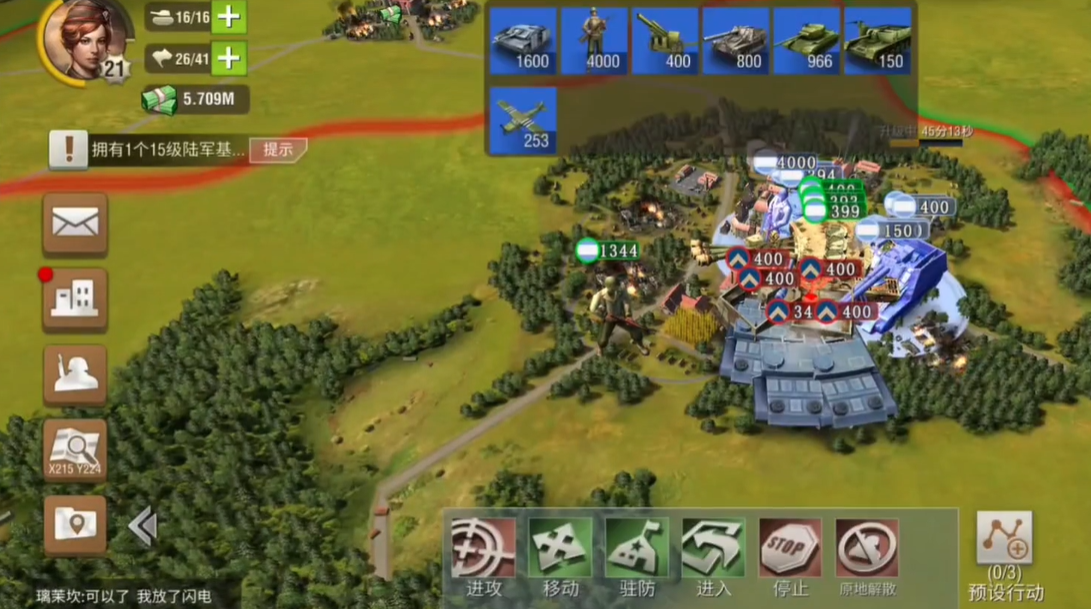
Task: Select the fighter plane unit card
Action: pyautogui.click(x=523, y=120)
